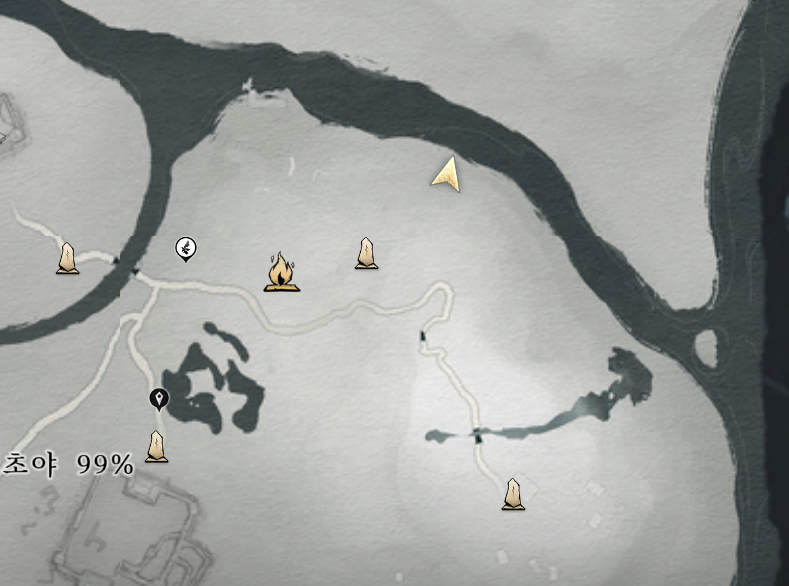Select the stone marker beside the black pin
This screenshot has width=789, height=586.
coord(156,446)
